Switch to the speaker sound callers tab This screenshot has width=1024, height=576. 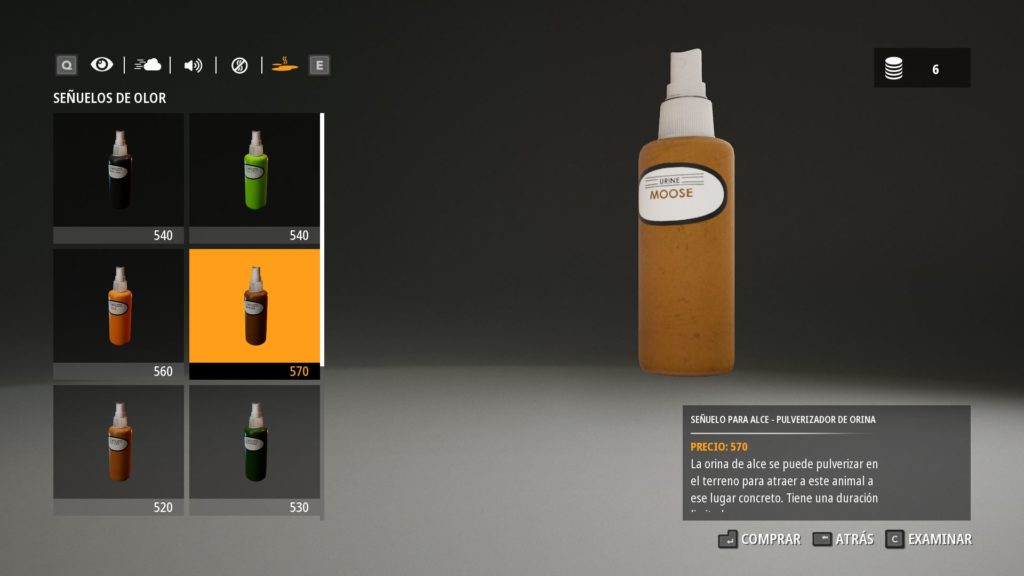click(x=193, y=65)
